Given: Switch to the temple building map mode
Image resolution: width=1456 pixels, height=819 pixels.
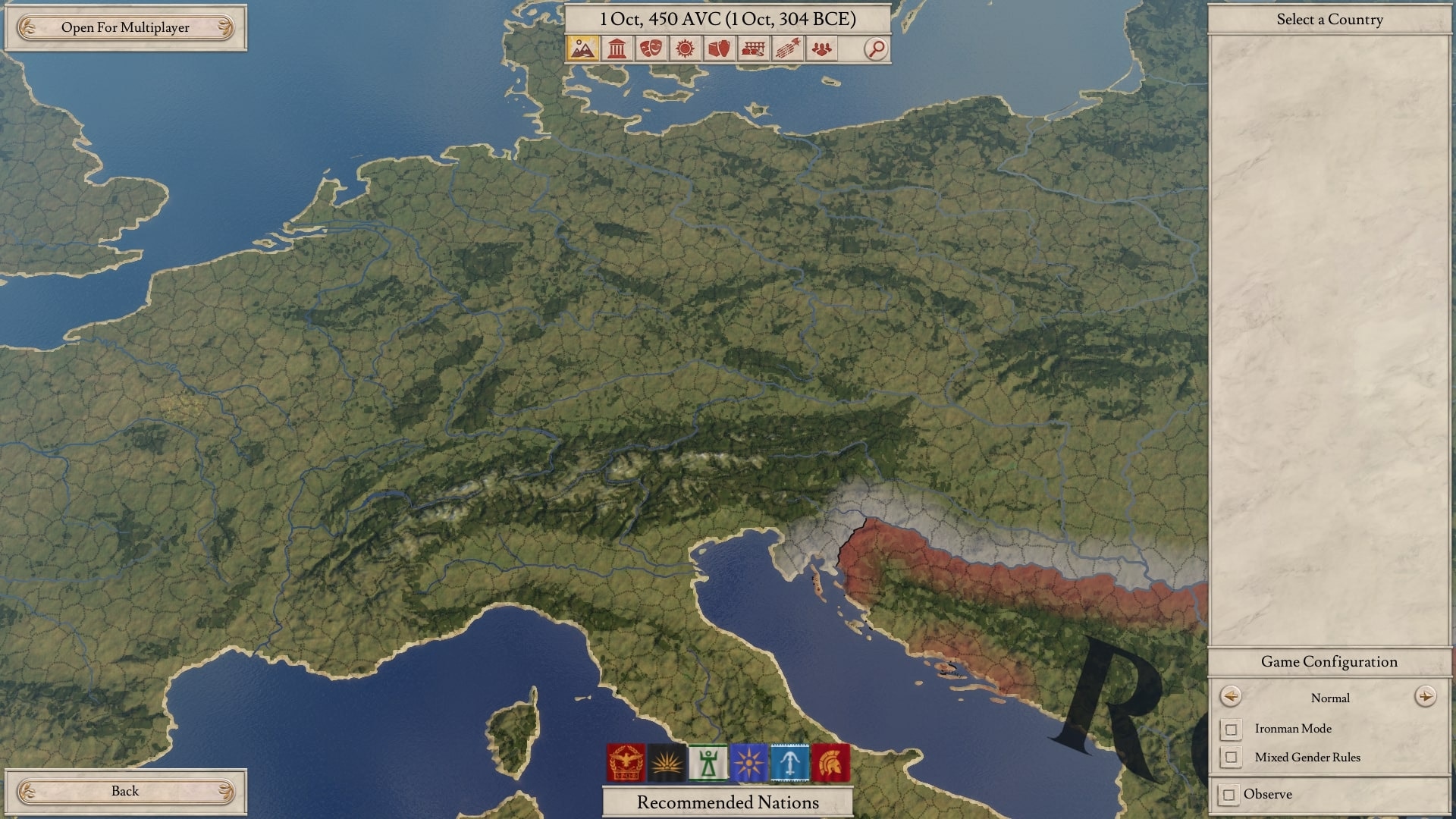Looking at the screenshot, I should coord(617,49).
